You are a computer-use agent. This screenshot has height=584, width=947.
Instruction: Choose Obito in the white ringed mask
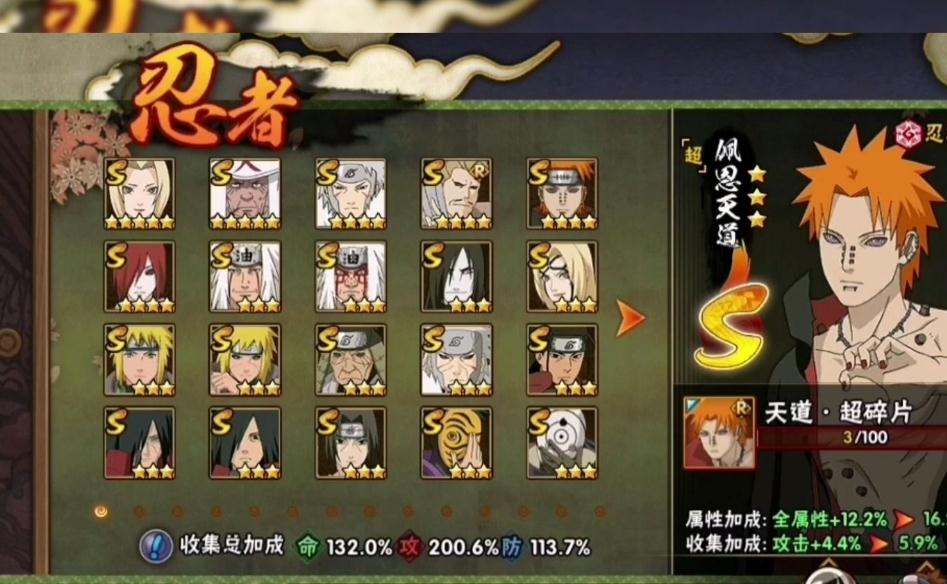(x=562, y=442)
